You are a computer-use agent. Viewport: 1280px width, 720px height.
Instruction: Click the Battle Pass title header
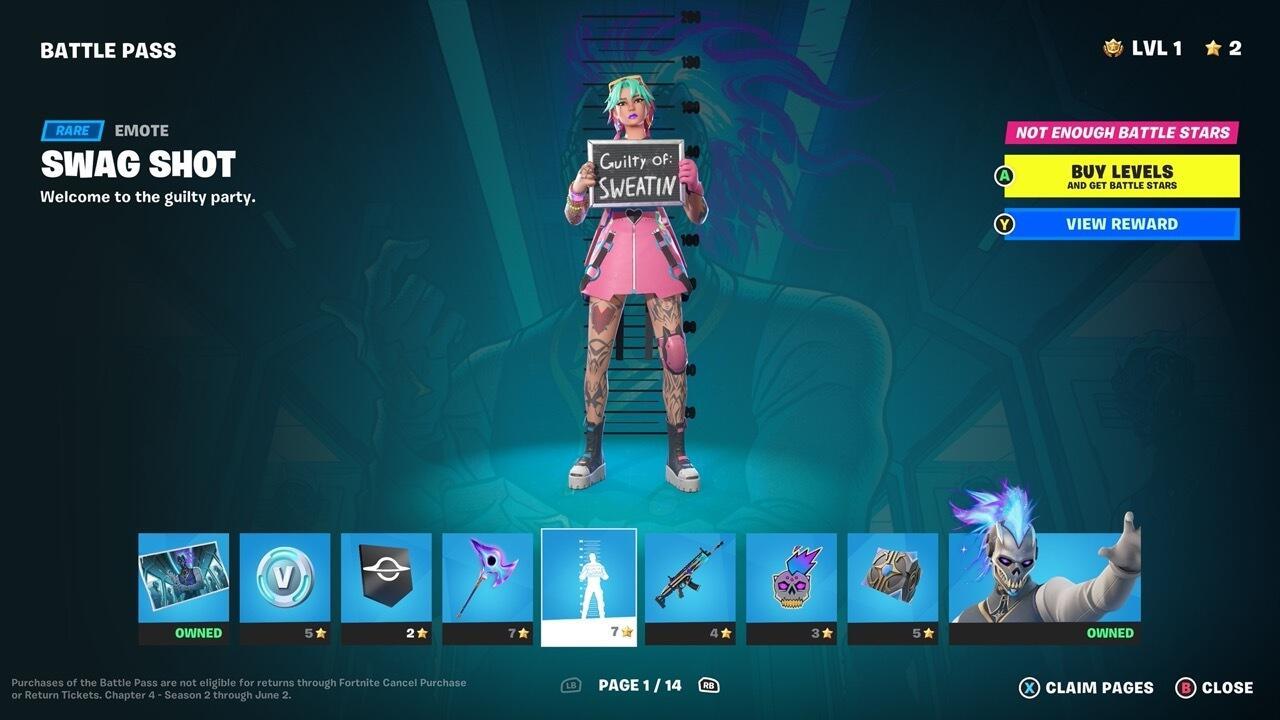pyautogui.click(x=108, y=49)
